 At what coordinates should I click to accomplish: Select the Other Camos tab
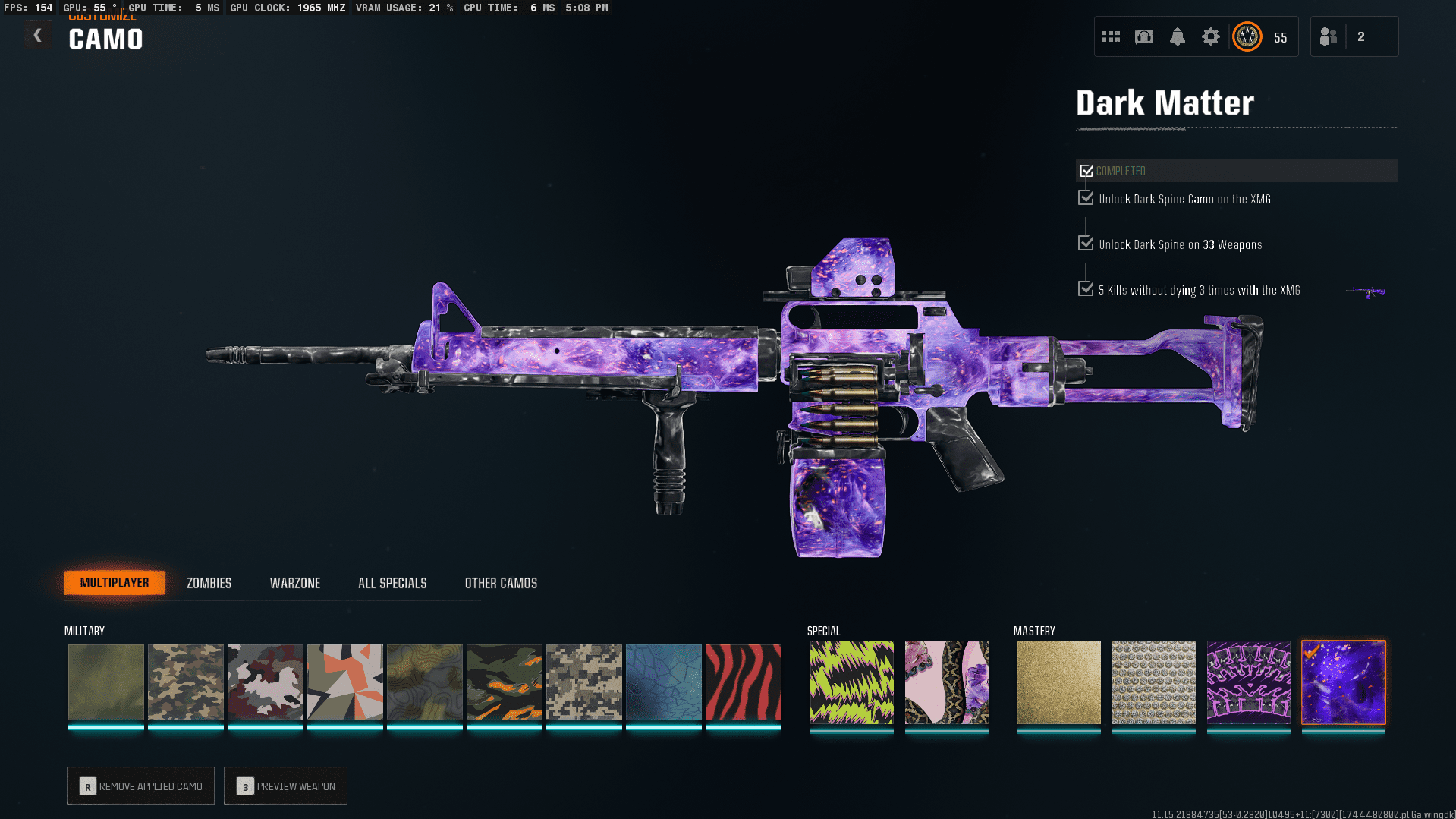(501, 583)
